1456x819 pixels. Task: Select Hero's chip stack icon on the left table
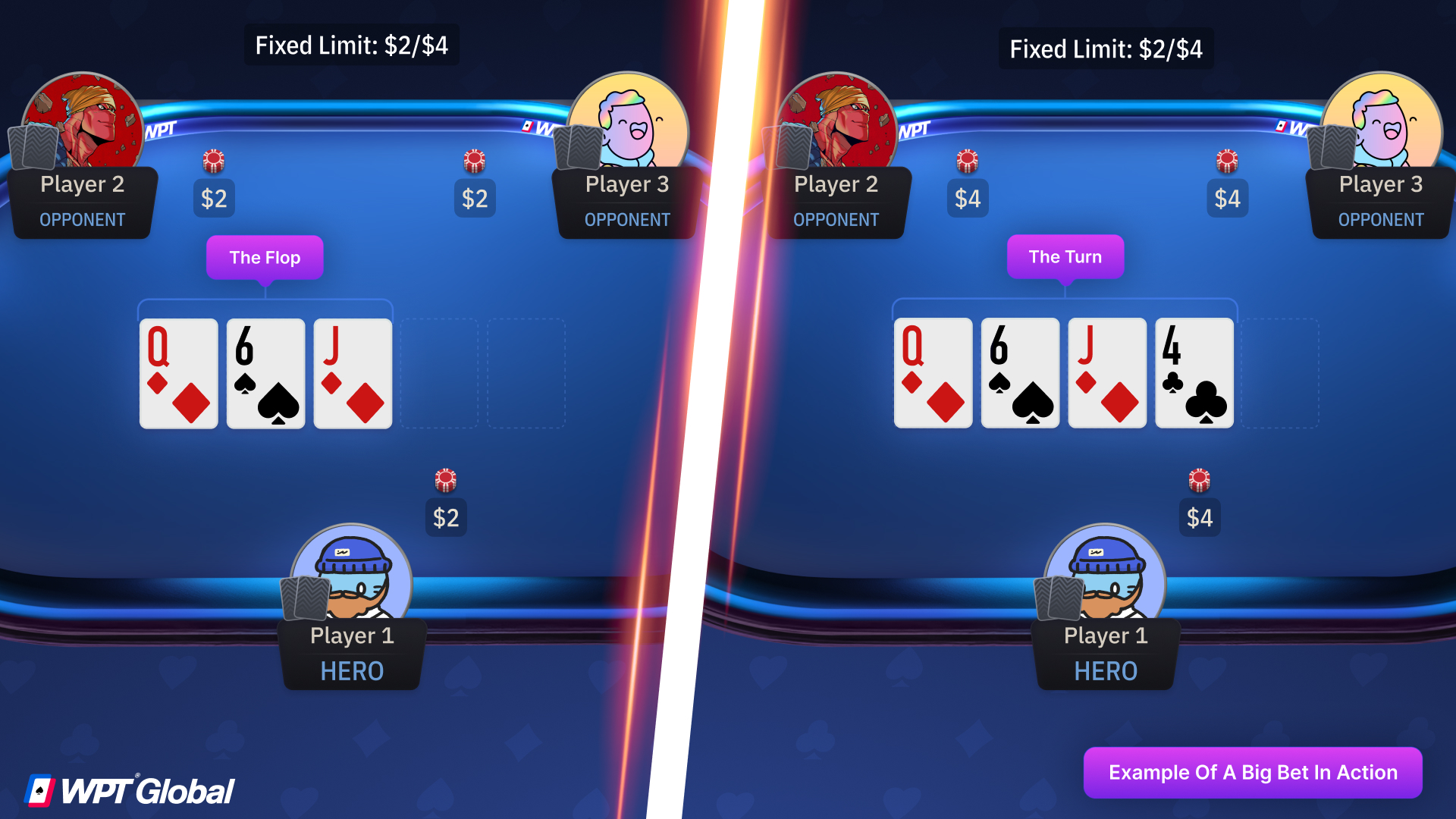446,479
